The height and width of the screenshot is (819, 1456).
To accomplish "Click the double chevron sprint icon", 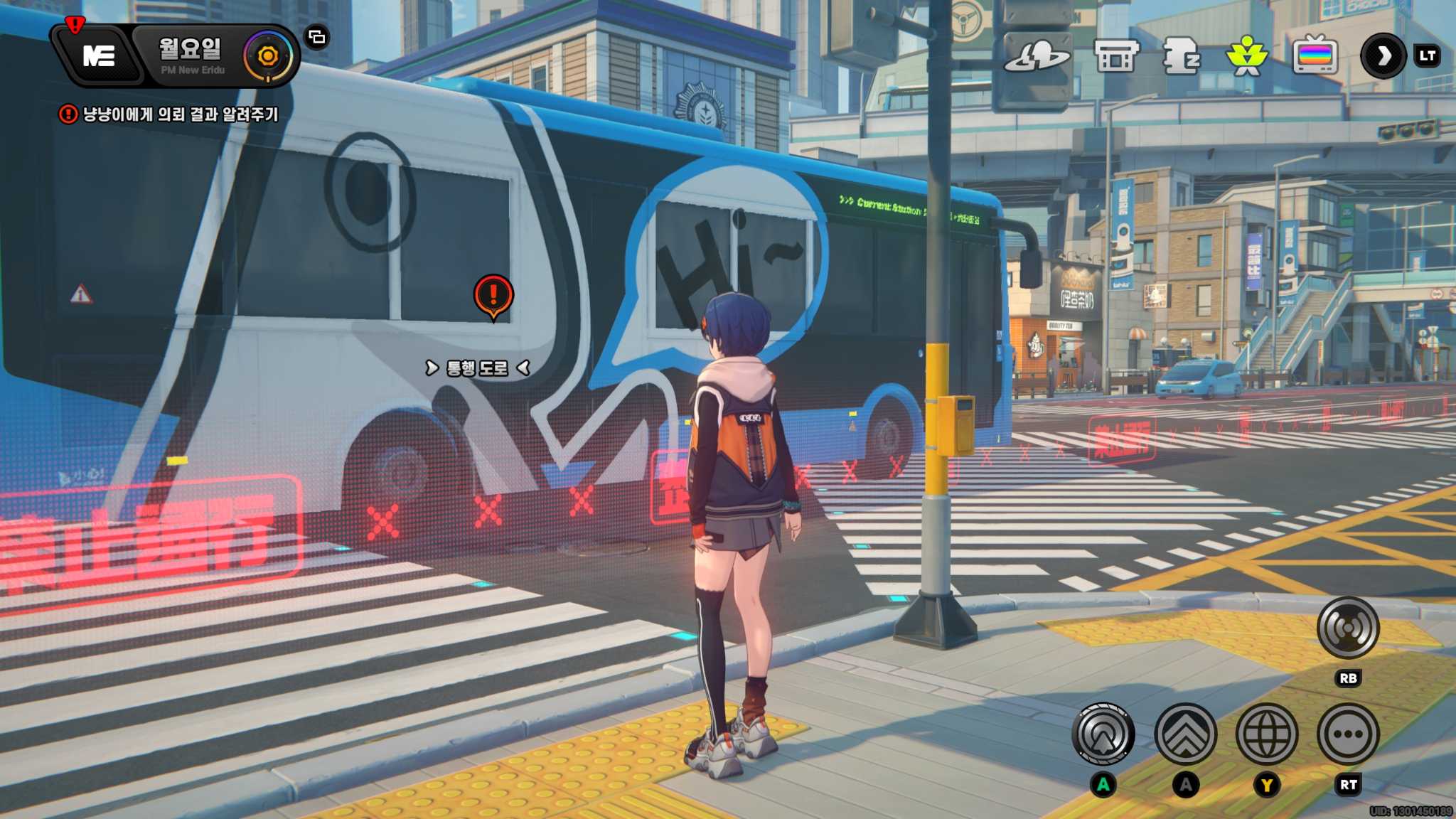I will click(1185, 734).
